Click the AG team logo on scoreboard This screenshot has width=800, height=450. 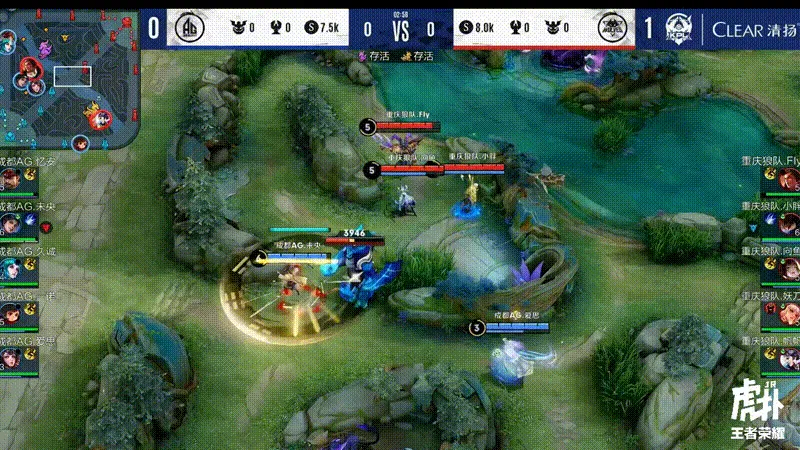191,28
